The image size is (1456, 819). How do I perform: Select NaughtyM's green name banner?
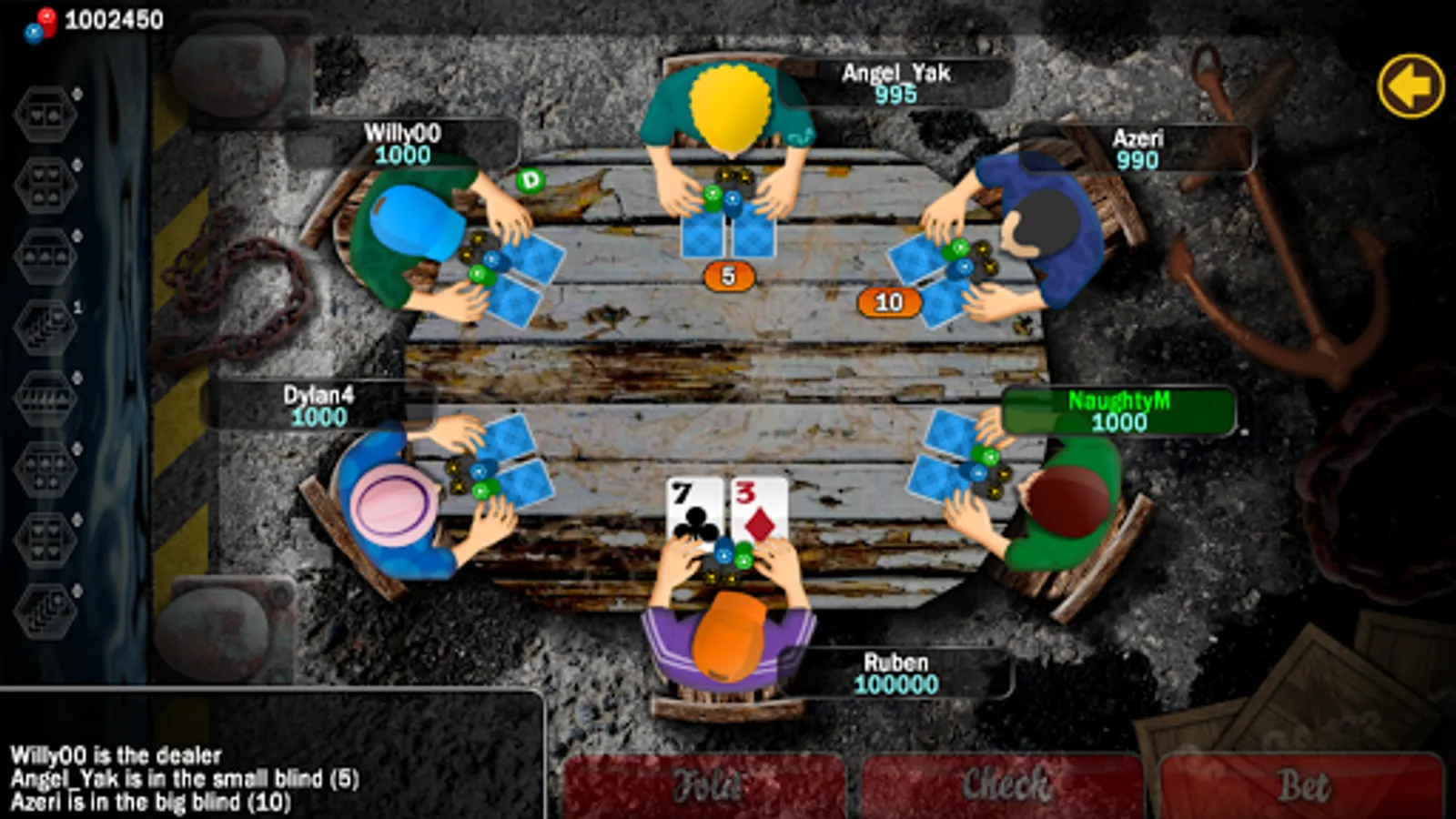click(1121, 411)
